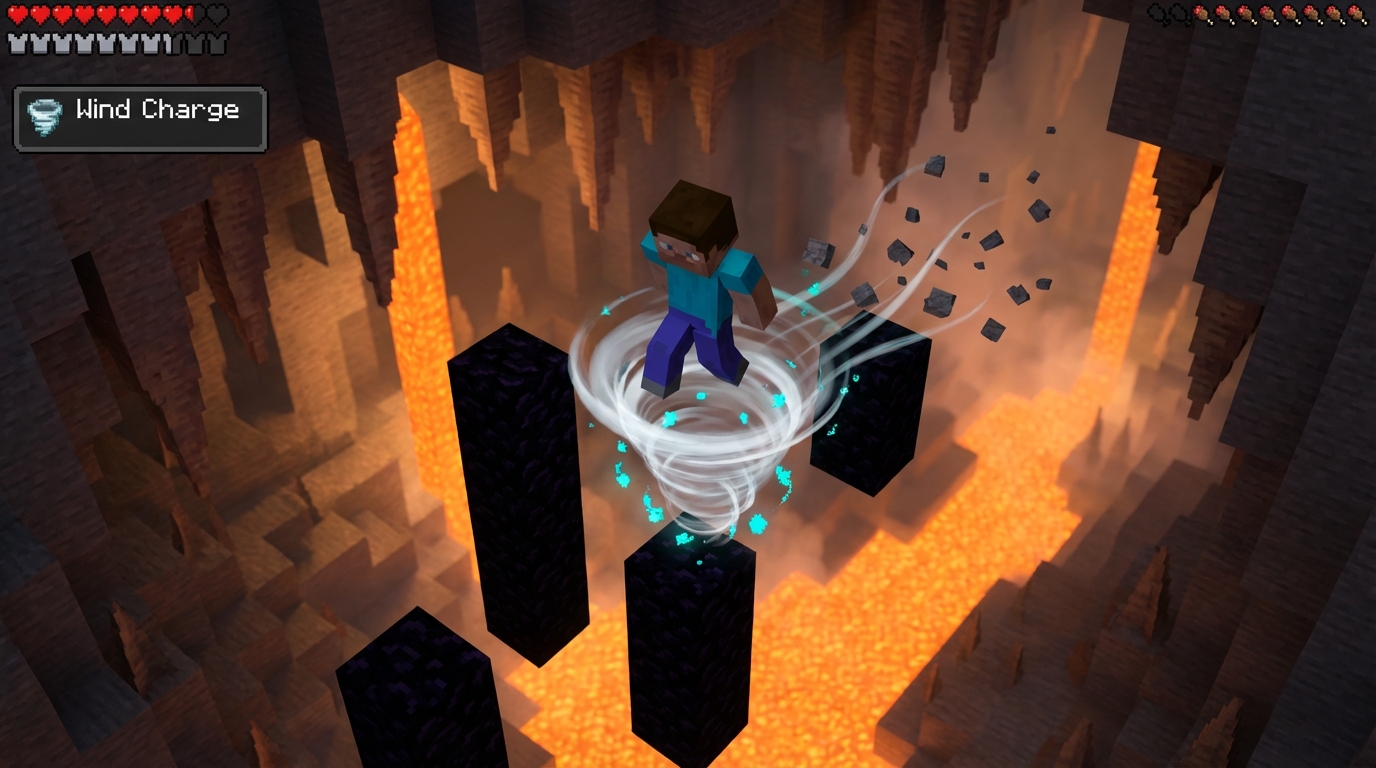Click an empty hunger slot icon
Viewport: 1376px width, 768px height.
(x=1157, y=15)
